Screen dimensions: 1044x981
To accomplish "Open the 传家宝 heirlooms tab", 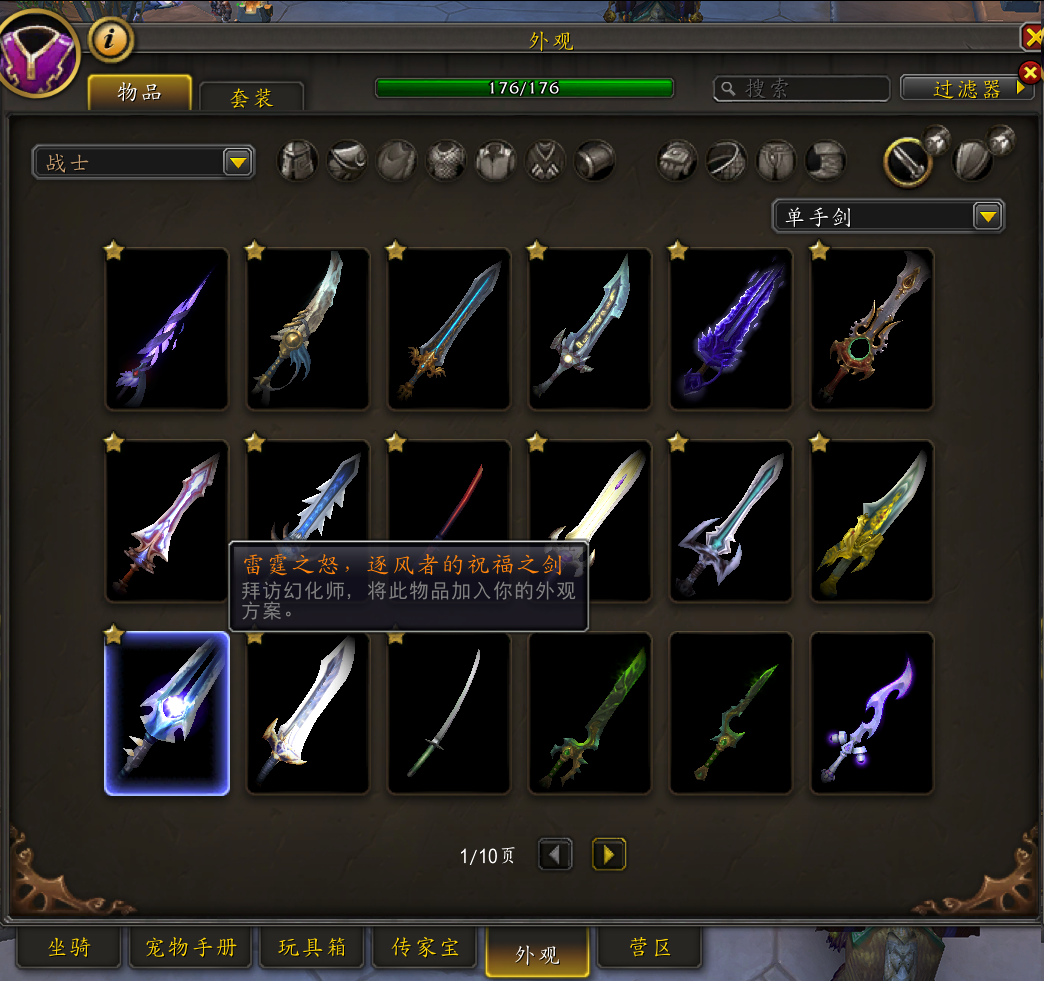I will pos(426,948).
